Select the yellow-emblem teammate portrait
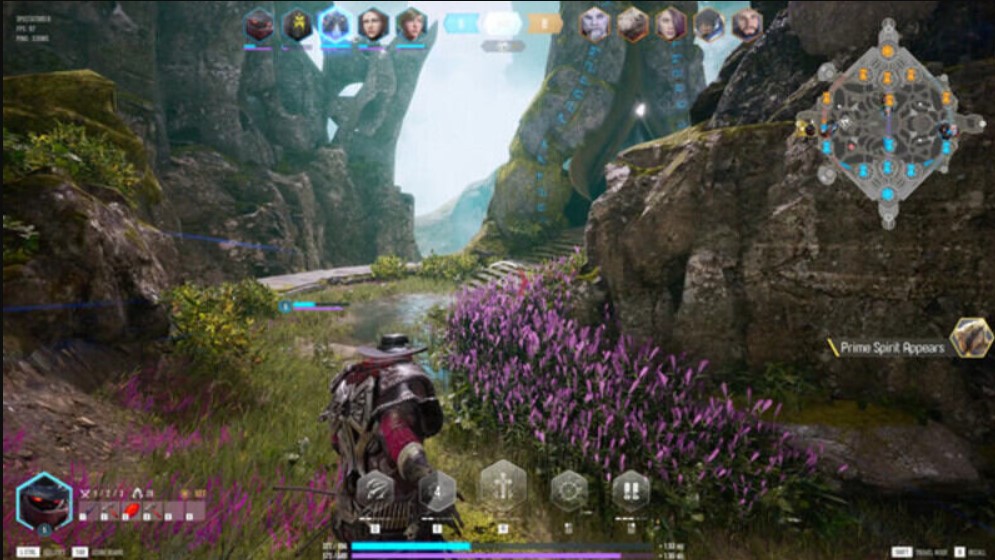Screen dimensions: 995x560 coord(297,24)
